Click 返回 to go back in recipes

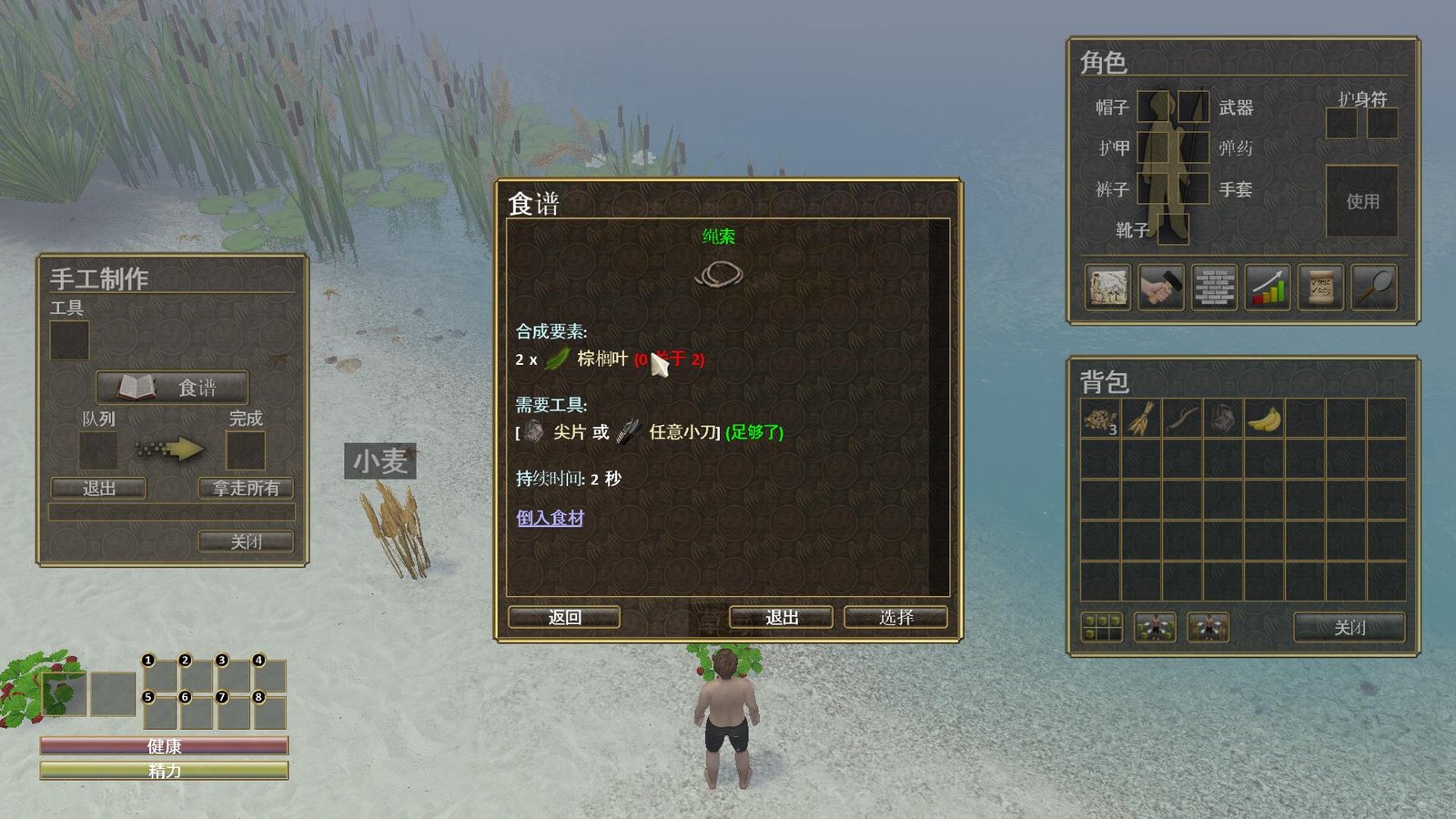(562, 616)
